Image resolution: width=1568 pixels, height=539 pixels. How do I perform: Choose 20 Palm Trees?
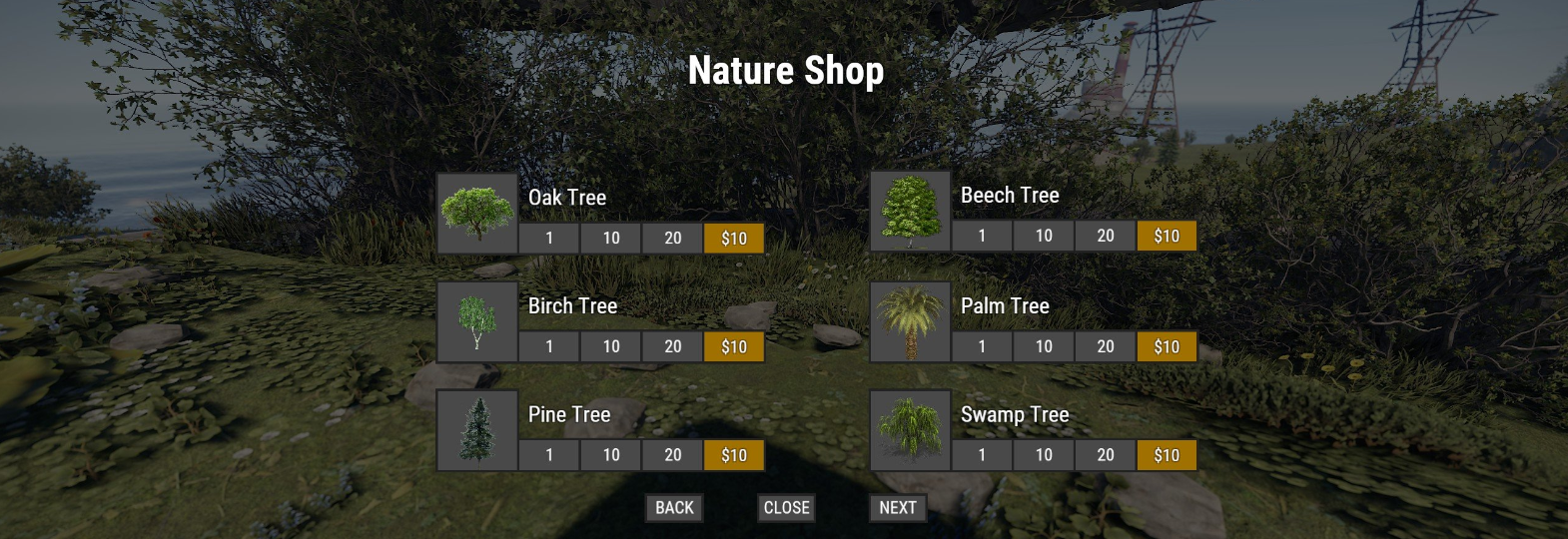[x=1106, y=346]
